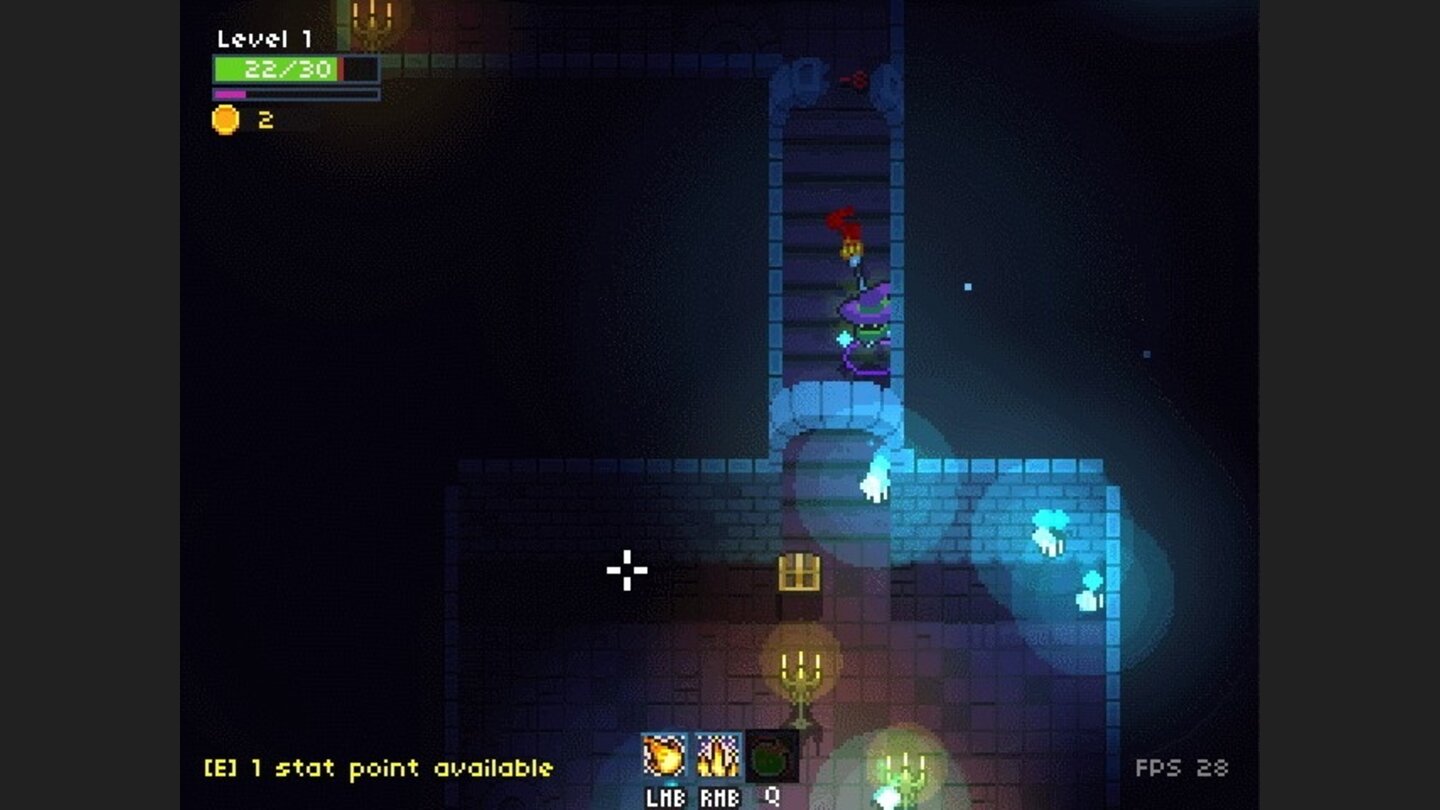Click the gold coin icon in the HUD
The image size is (1440, 810).
coord(225,118)
